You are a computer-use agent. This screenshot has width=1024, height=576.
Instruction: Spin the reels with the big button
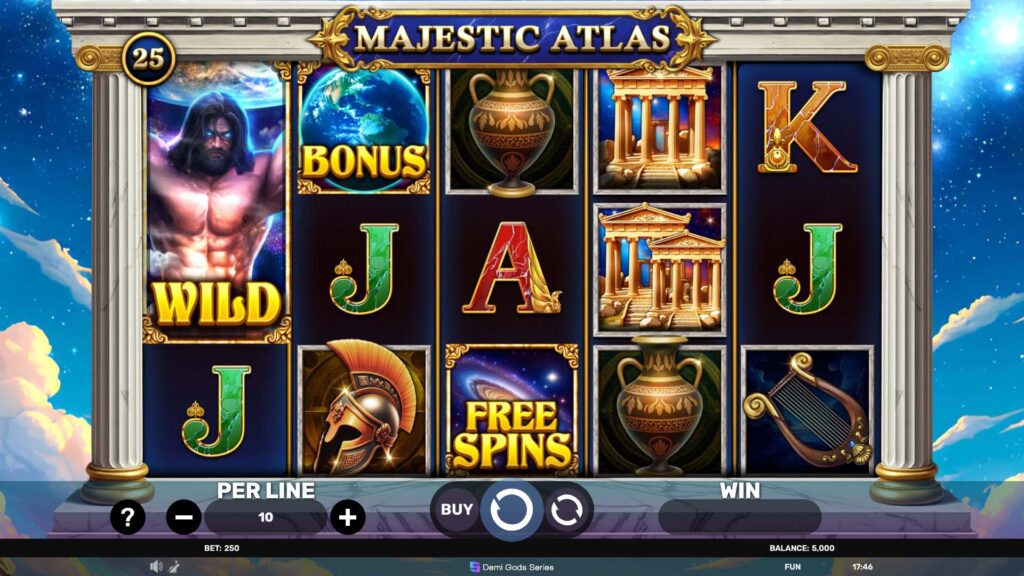click(x=511, y=510)
